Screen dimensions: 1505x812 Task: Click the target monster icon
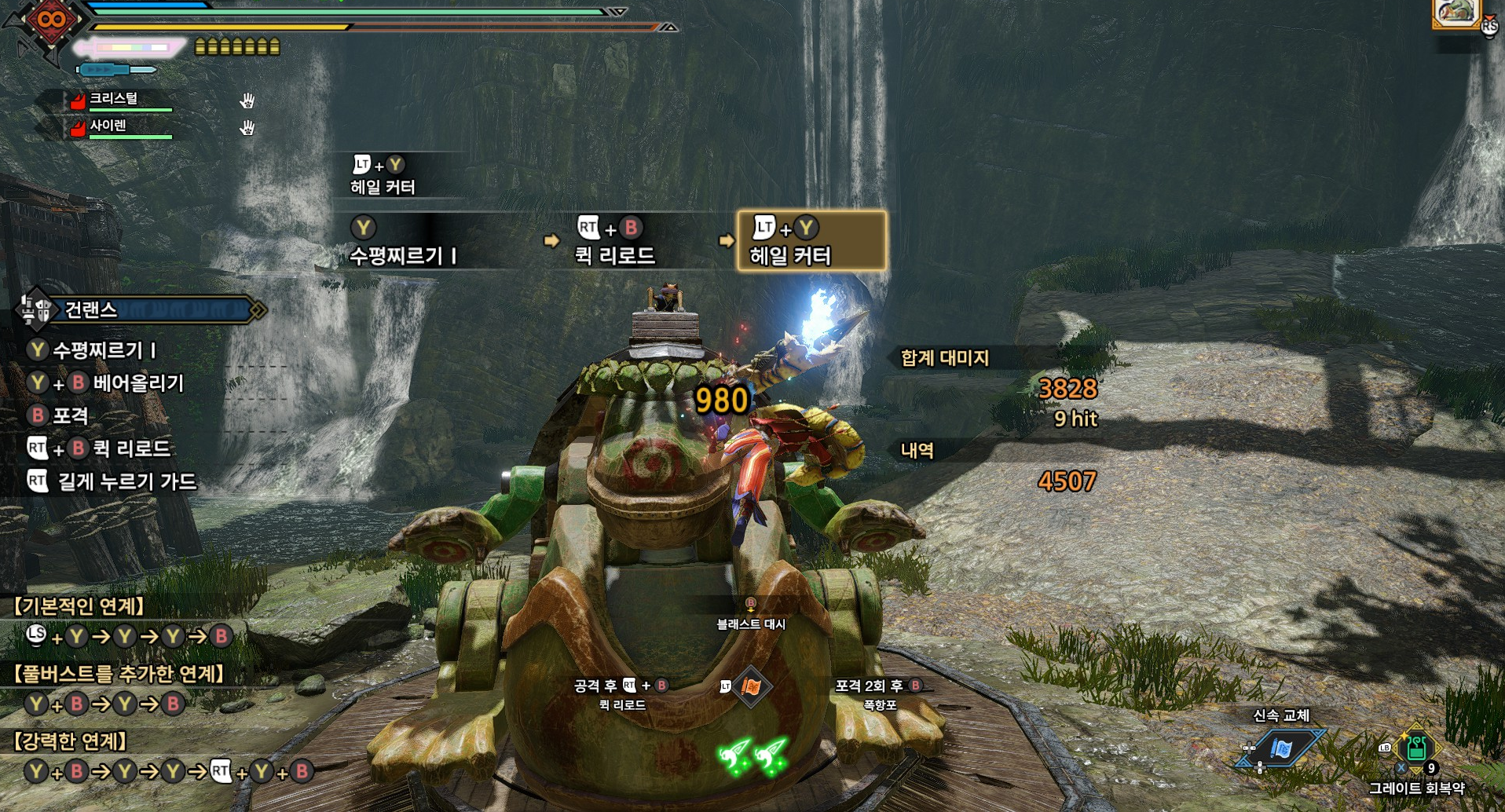coord(1456,13)
